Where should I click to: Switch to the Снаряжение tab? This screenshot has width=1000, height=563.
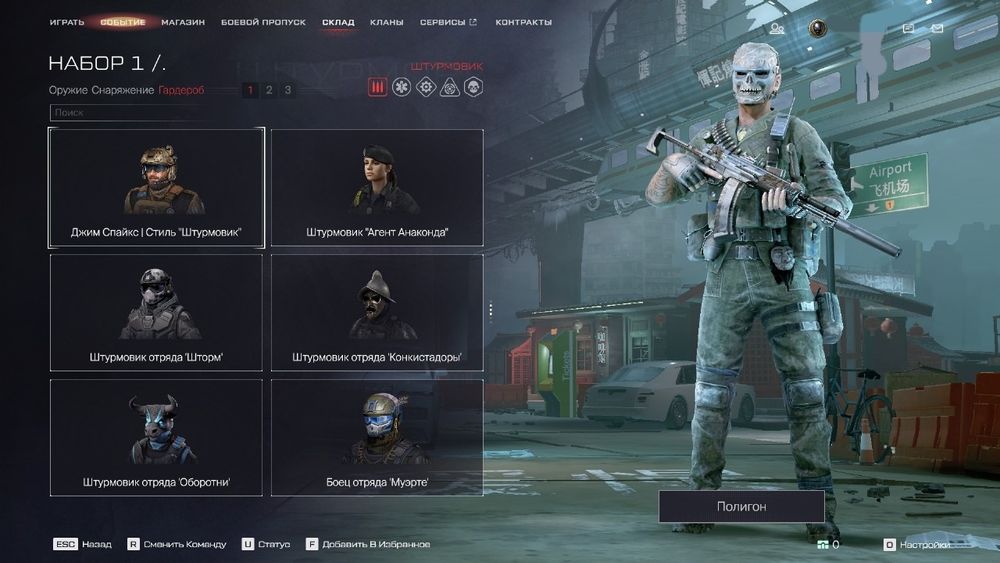(x=123, y=90)
